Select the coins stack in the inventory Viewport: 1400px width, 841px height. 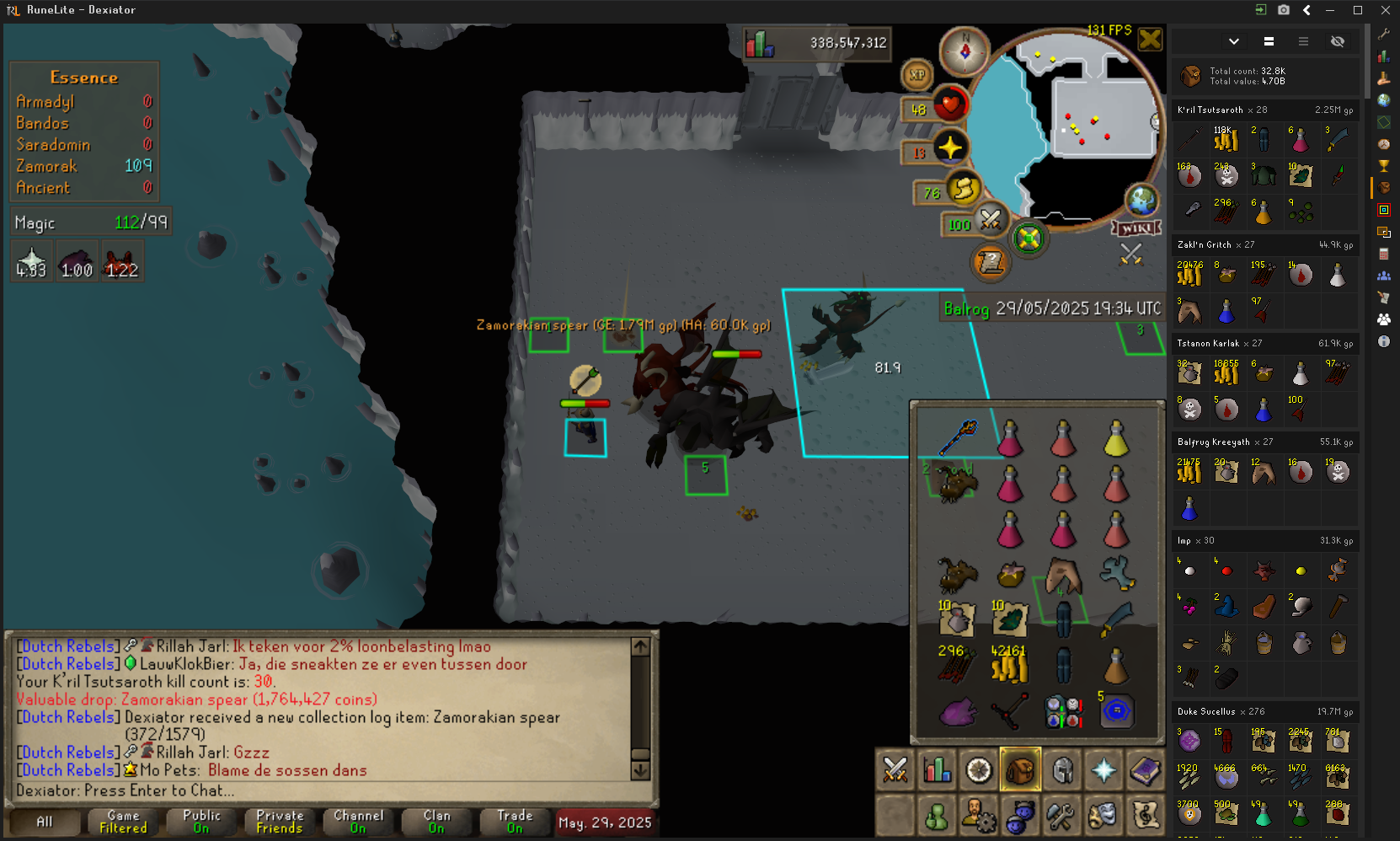click(x=1009, y=666)
